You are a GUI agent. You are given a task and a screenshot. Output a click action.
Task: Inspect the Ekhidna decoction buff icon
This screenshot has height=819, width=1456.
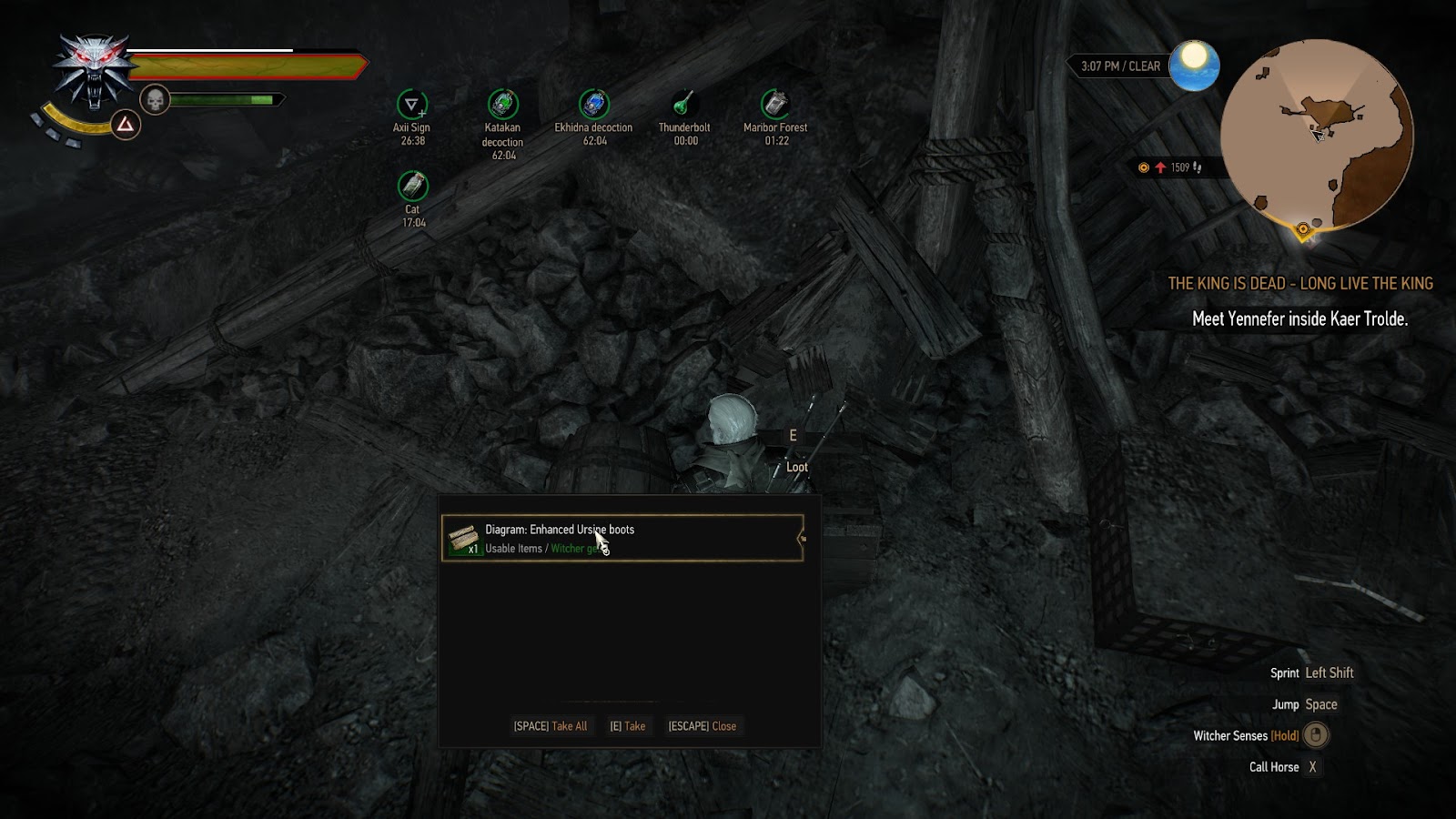(593, 104)
